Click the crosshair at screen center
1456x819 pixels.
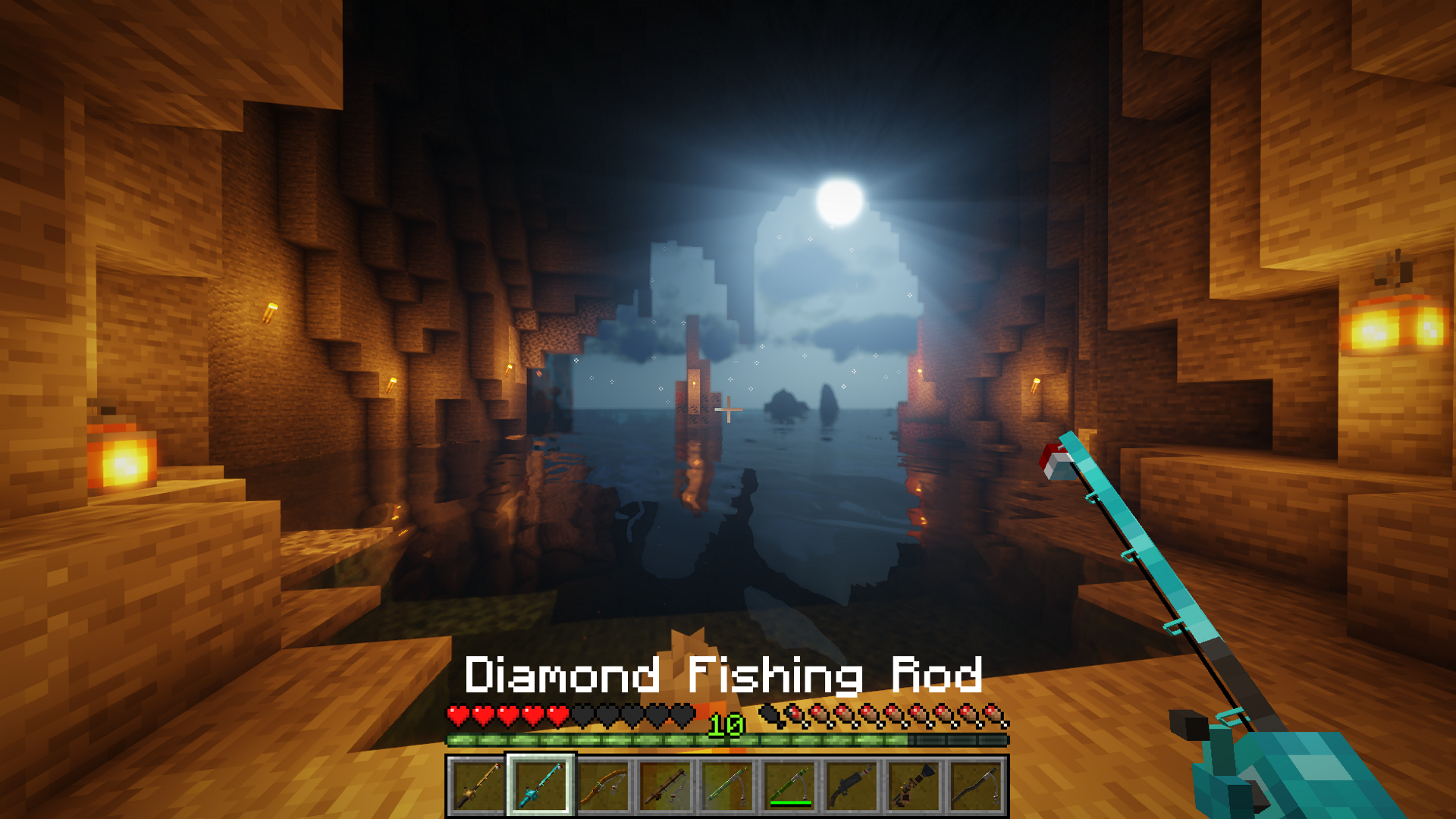(x=730, y=409)
